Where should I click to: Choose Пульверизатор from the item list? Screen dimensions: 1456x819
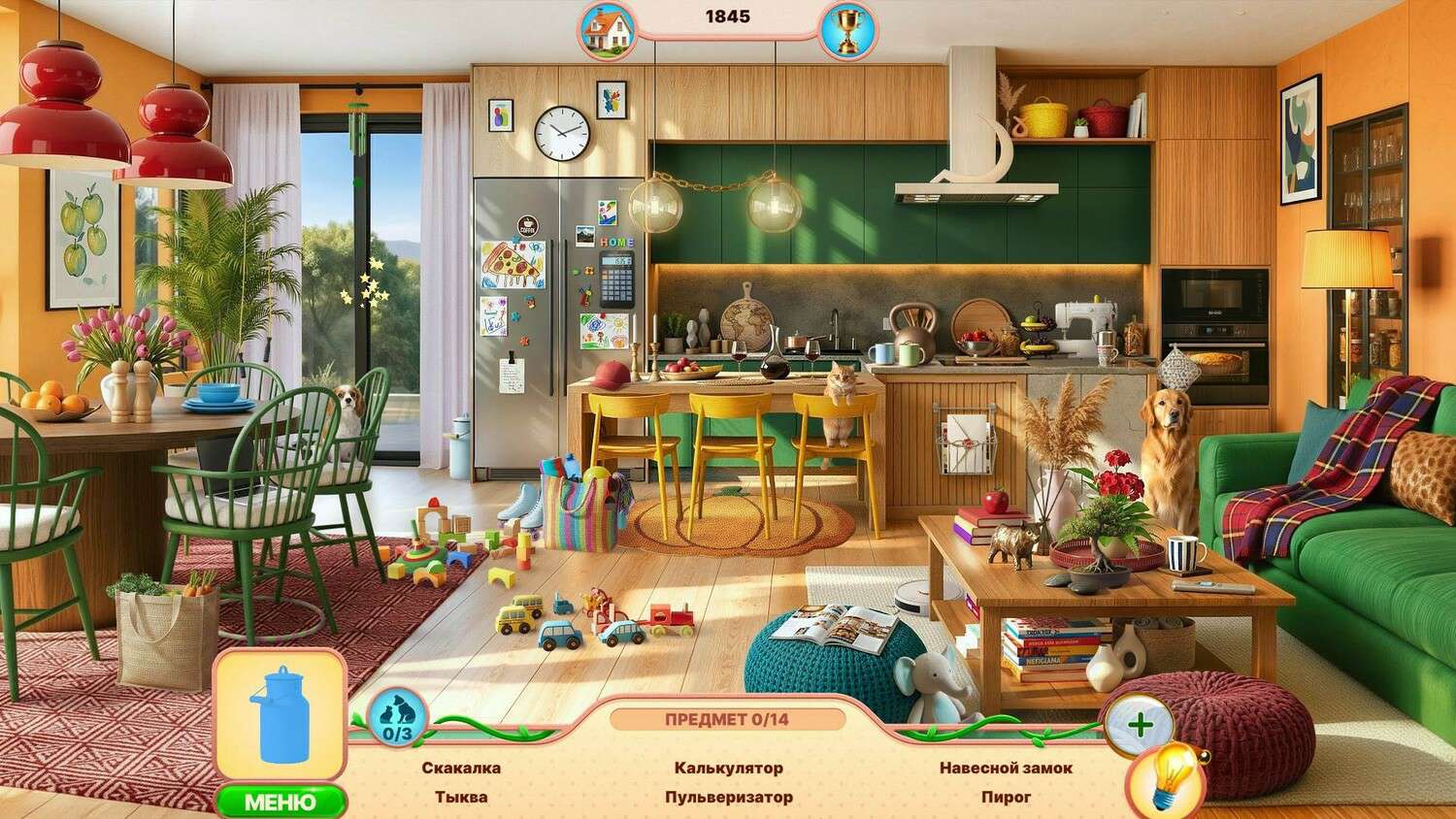click(728, 798)
